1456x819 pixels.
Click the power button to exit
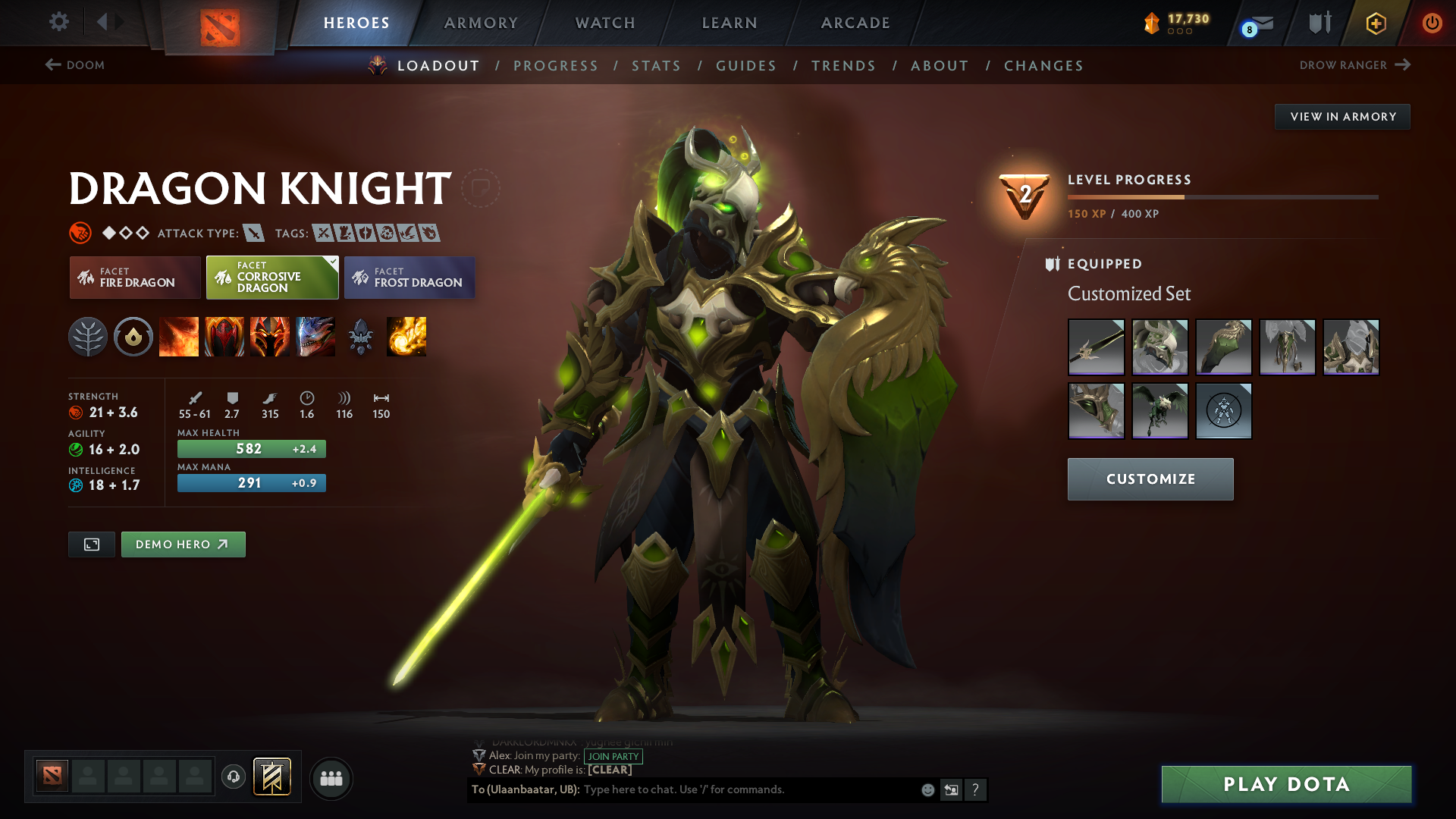[x=1432, y=23]
